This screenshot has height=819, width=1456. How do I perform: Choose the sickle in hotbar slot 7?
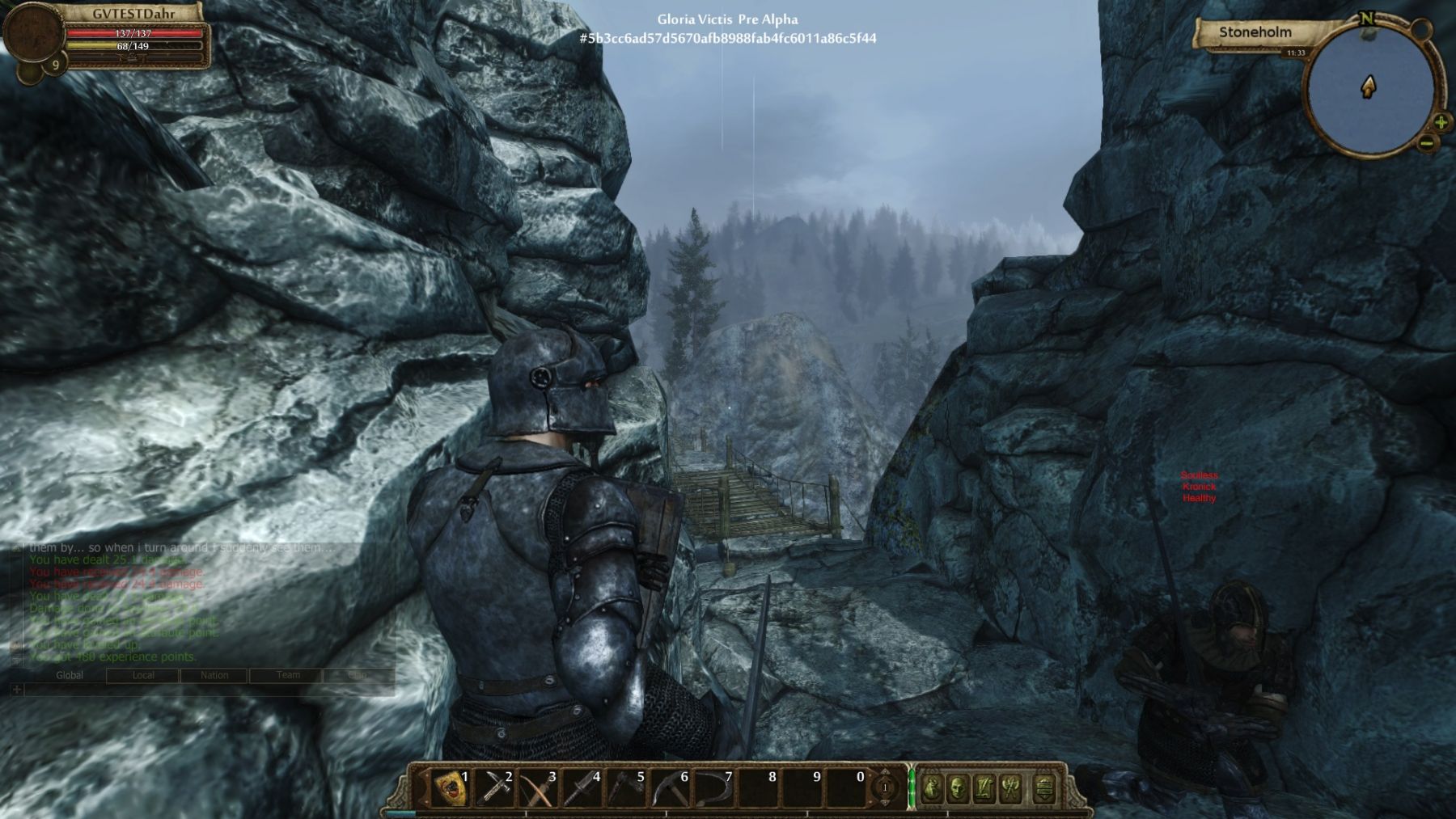tap(713, 788)
